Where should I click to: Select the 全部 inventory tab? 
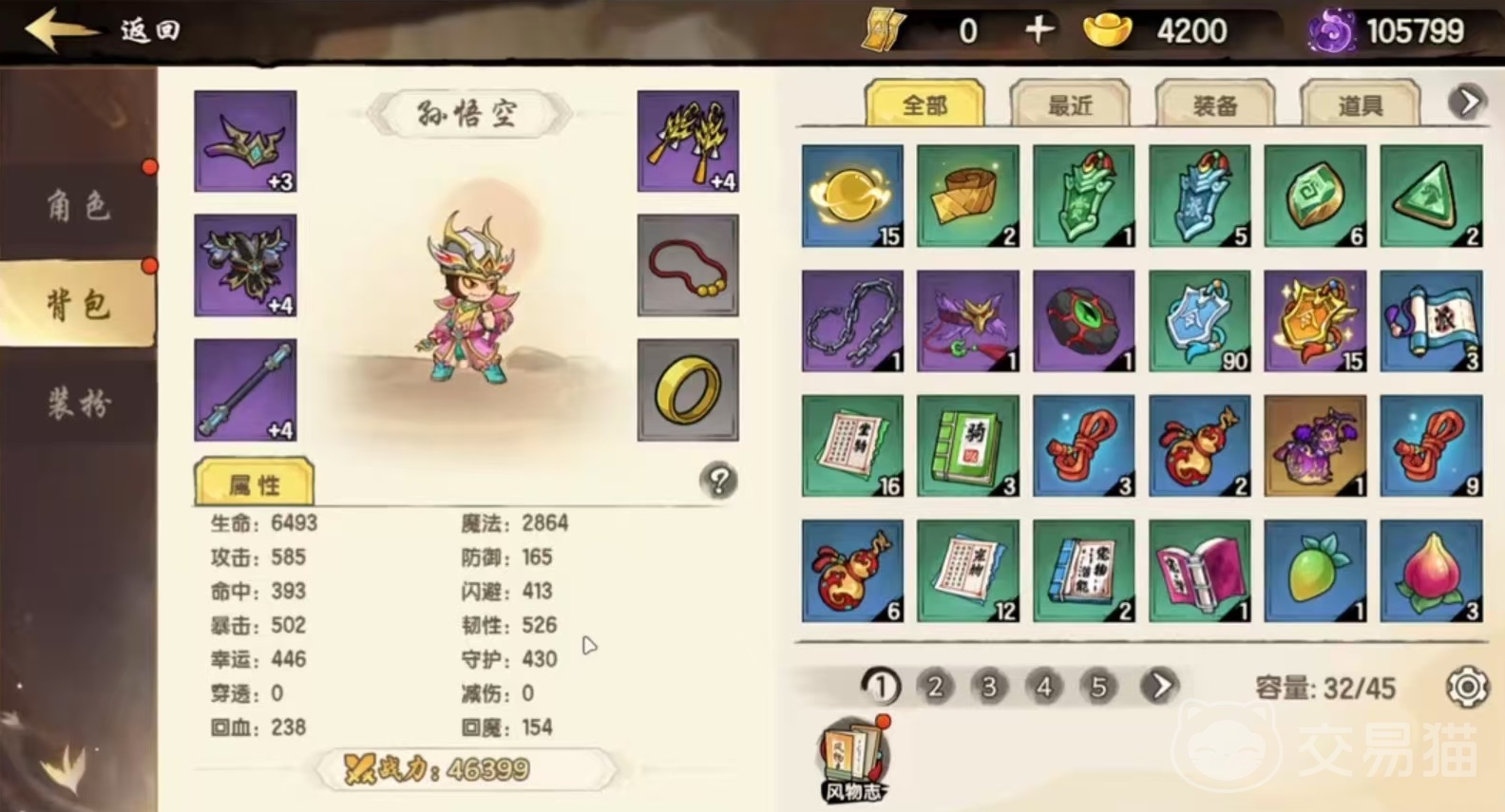[924, 105]
